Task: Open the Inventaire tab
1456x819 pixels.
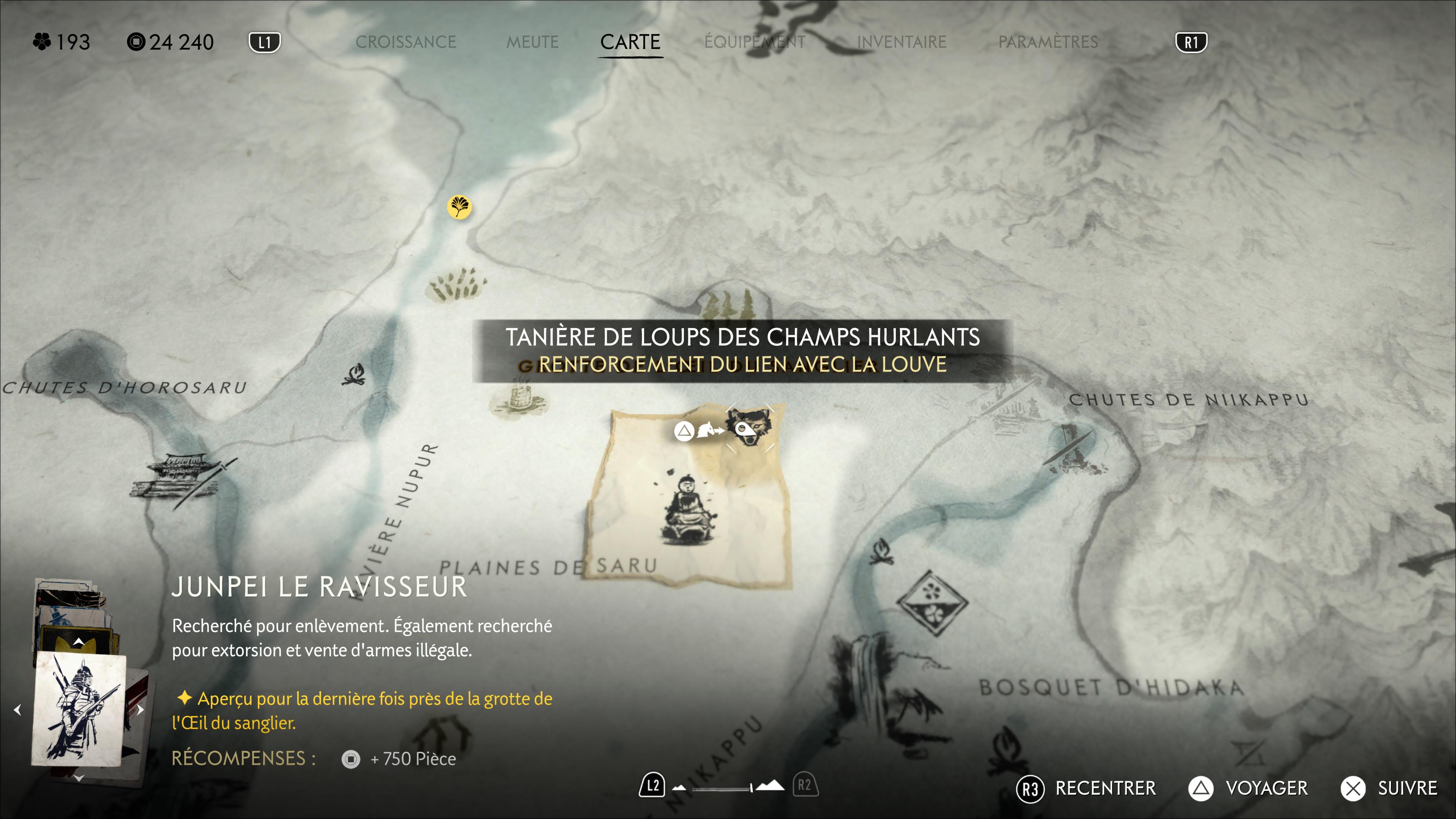Action: [x=902, y=42]
